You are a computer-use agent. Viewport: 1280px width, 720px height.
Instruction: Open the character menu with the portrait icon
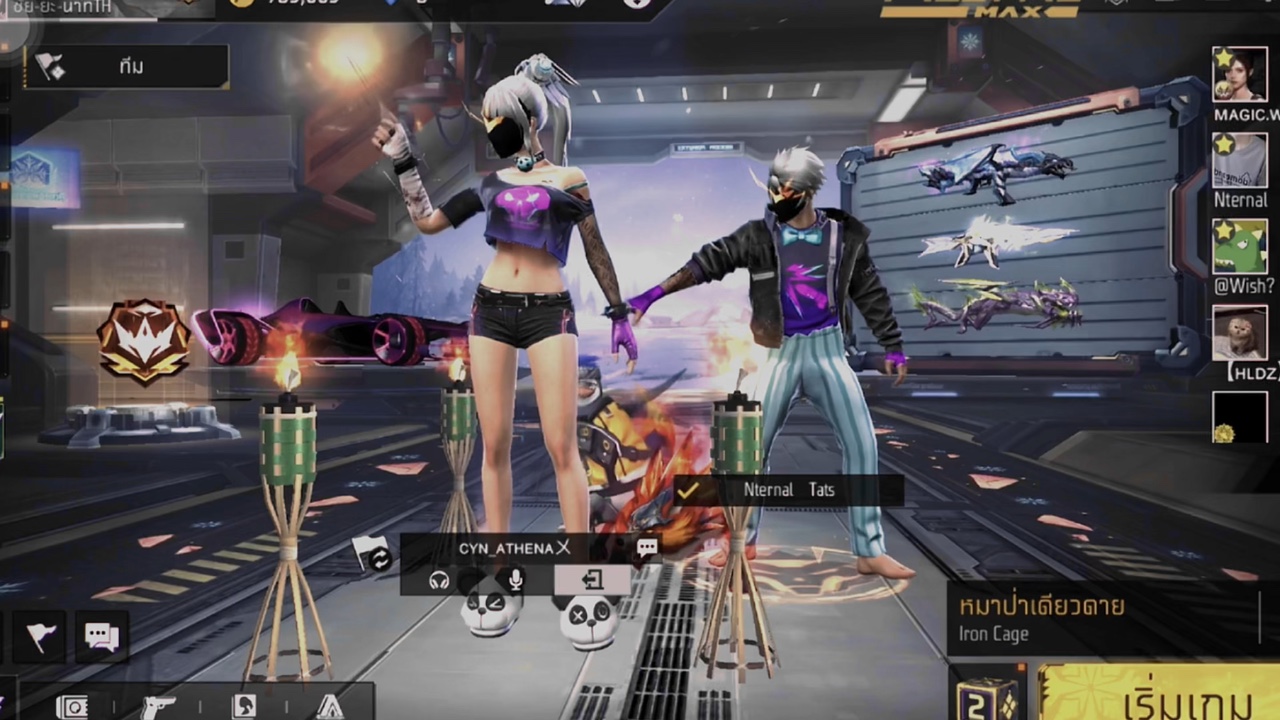point(244,707)
